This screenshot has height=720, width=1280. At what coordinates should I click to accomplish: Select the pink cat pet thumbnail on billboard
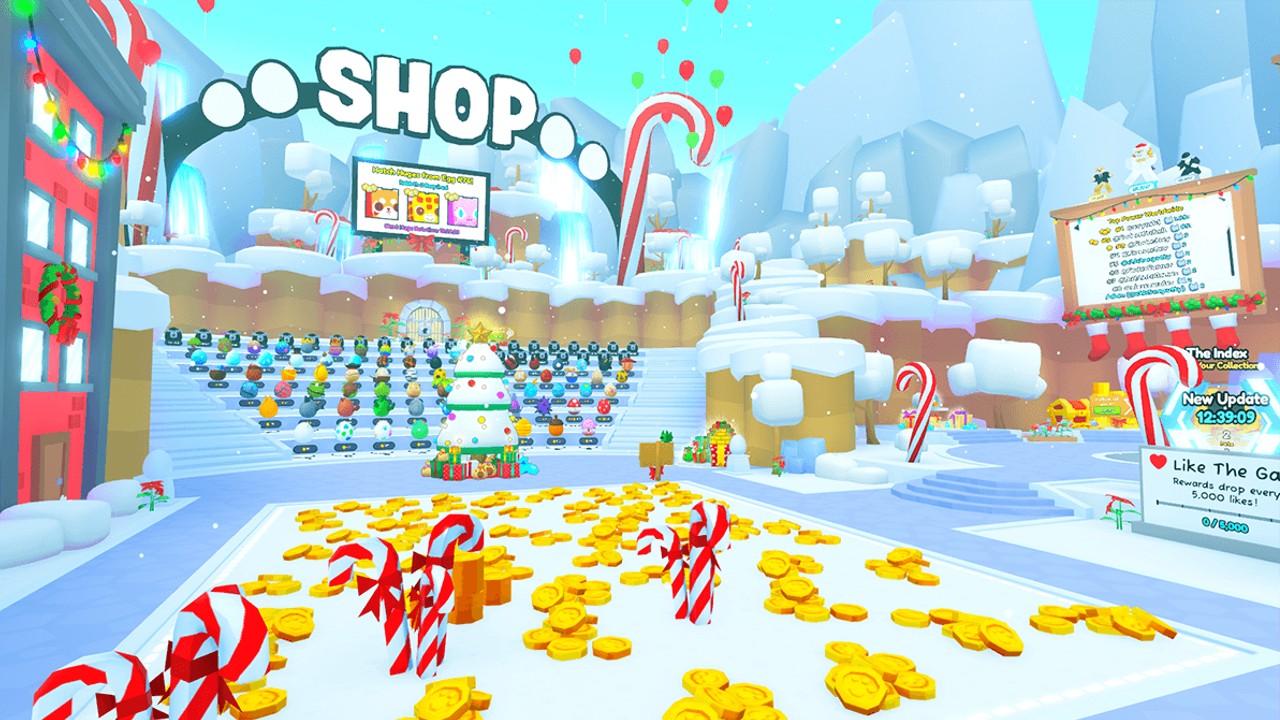click(x=462, y=210)
